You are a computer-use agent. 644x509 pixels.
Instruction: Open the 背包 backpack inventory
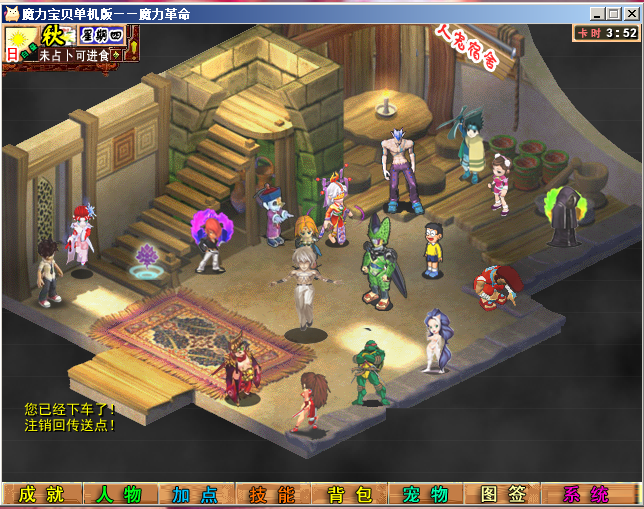click(x=349, y=494)
